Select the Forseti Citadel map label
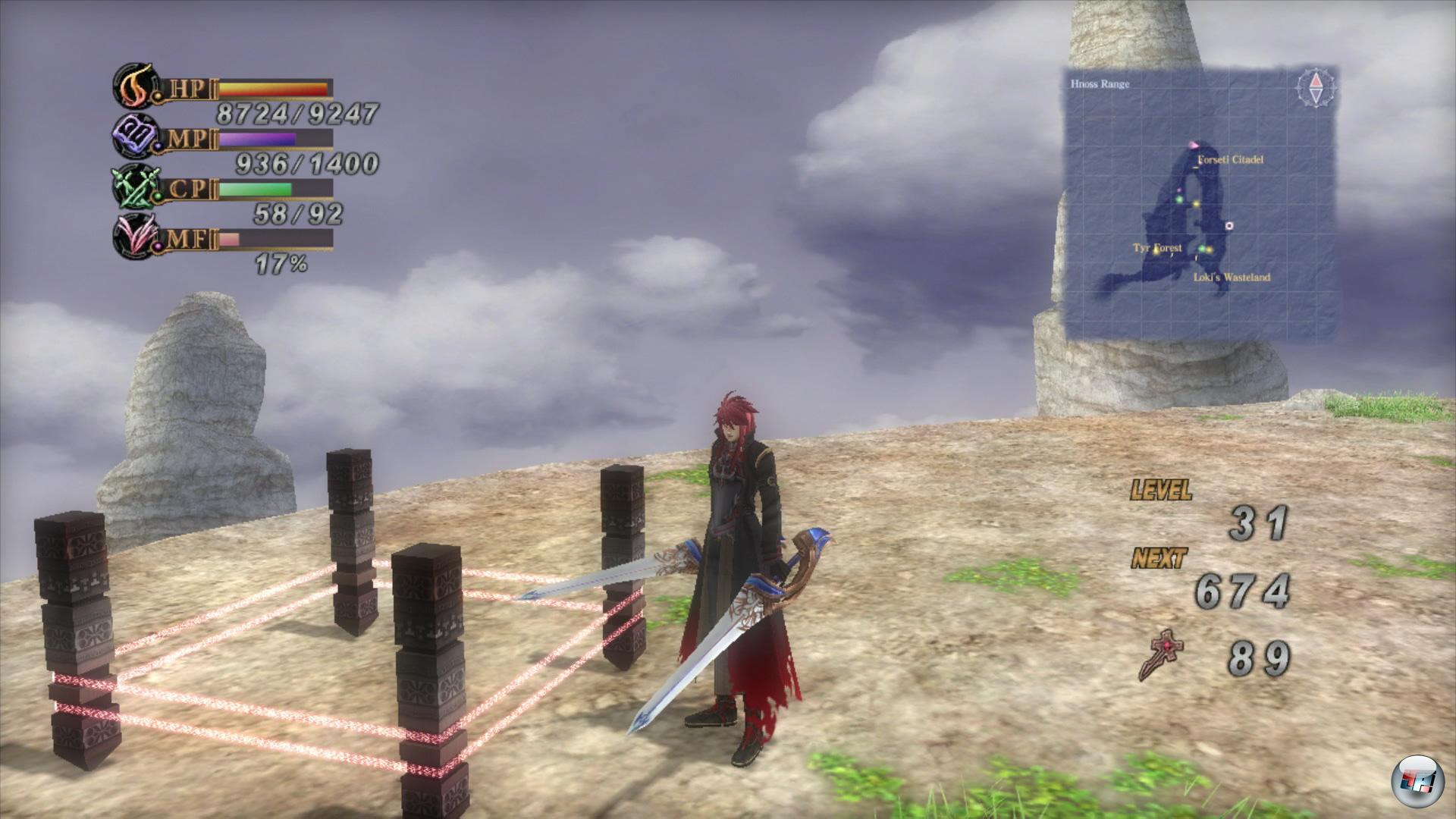 coord(1230,159)
